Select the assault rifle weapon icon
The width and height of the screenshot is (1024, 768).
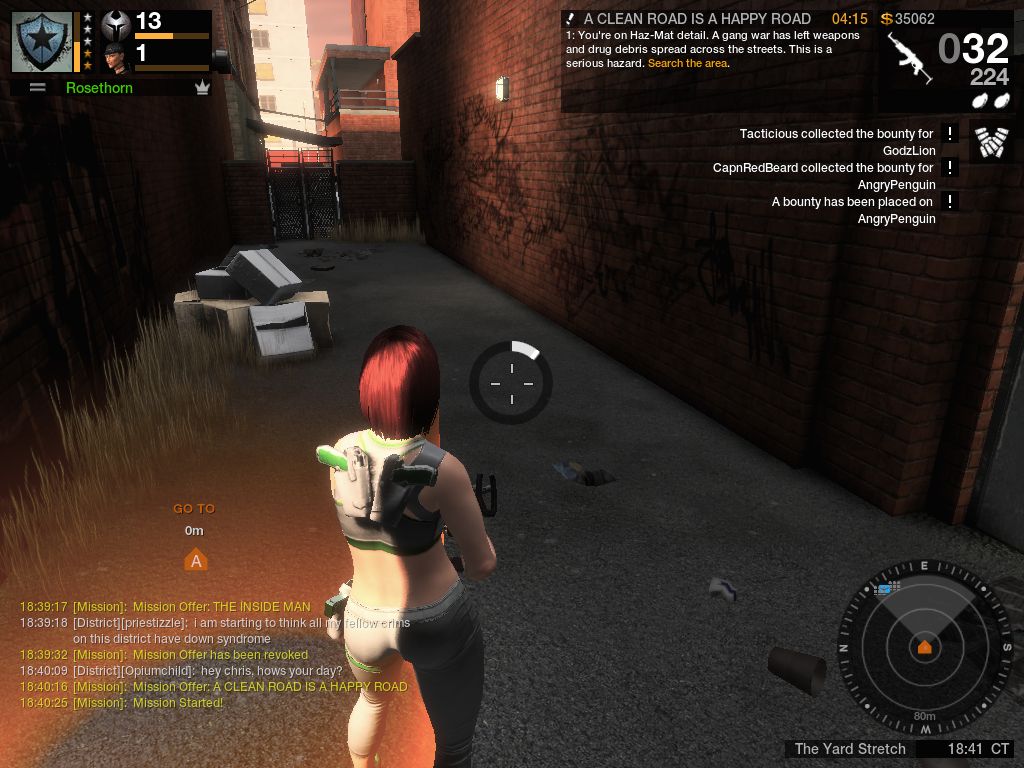coord(910,57)
